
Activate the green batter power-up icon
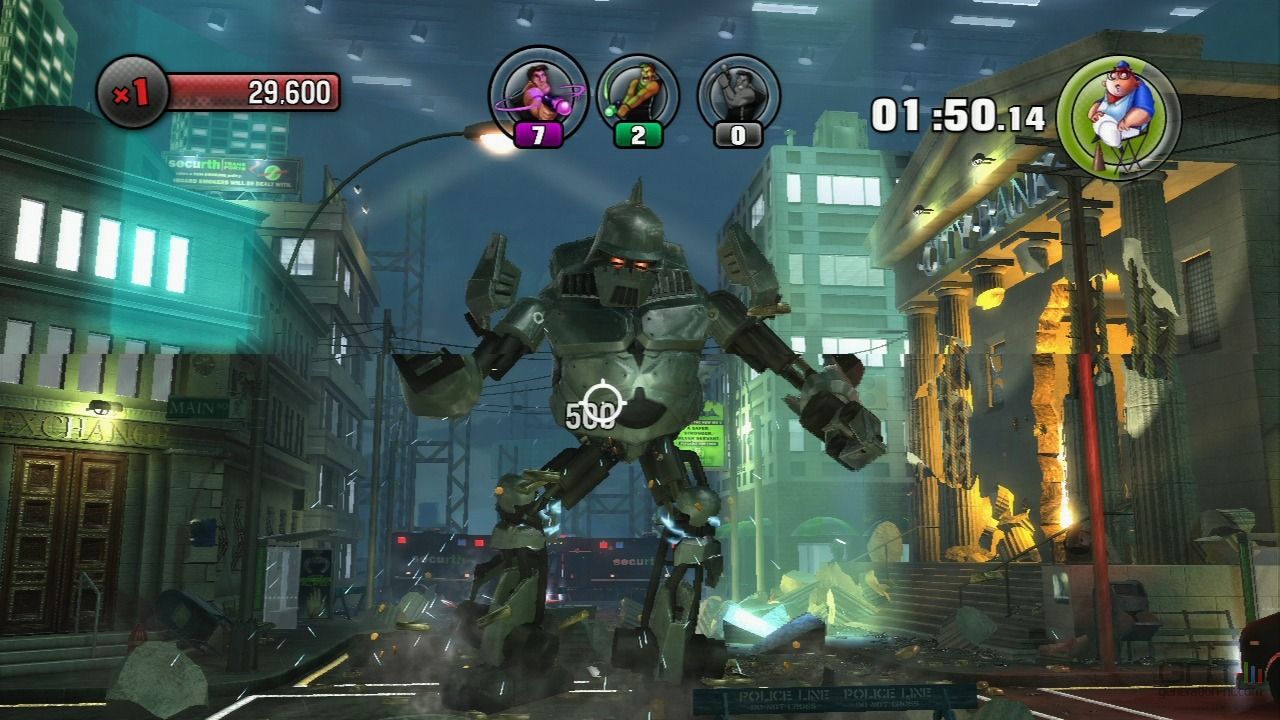pos(637,93)
